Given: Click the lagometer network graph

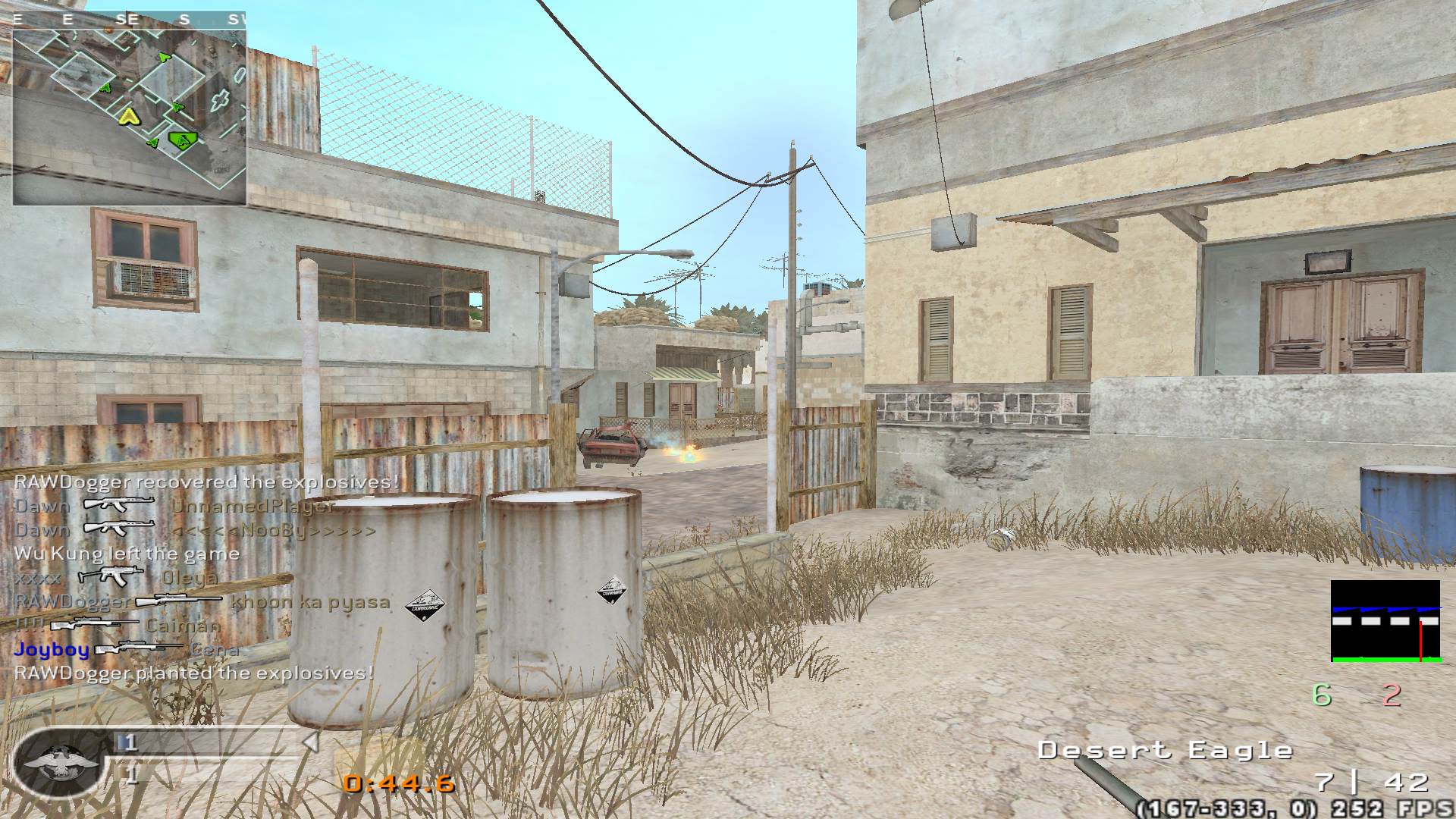Looking at the screenshot, I should coord(1385,622).
